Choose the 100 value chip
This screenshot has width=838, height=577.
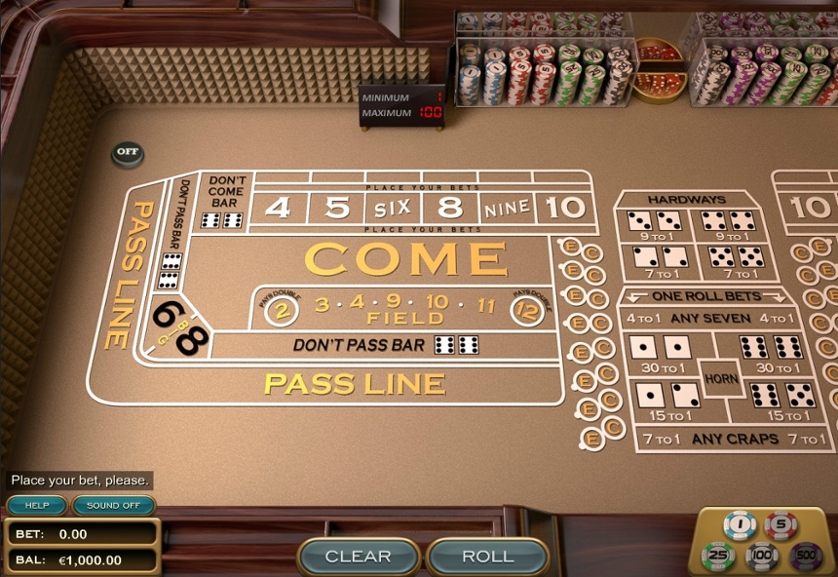click(762, 554)
